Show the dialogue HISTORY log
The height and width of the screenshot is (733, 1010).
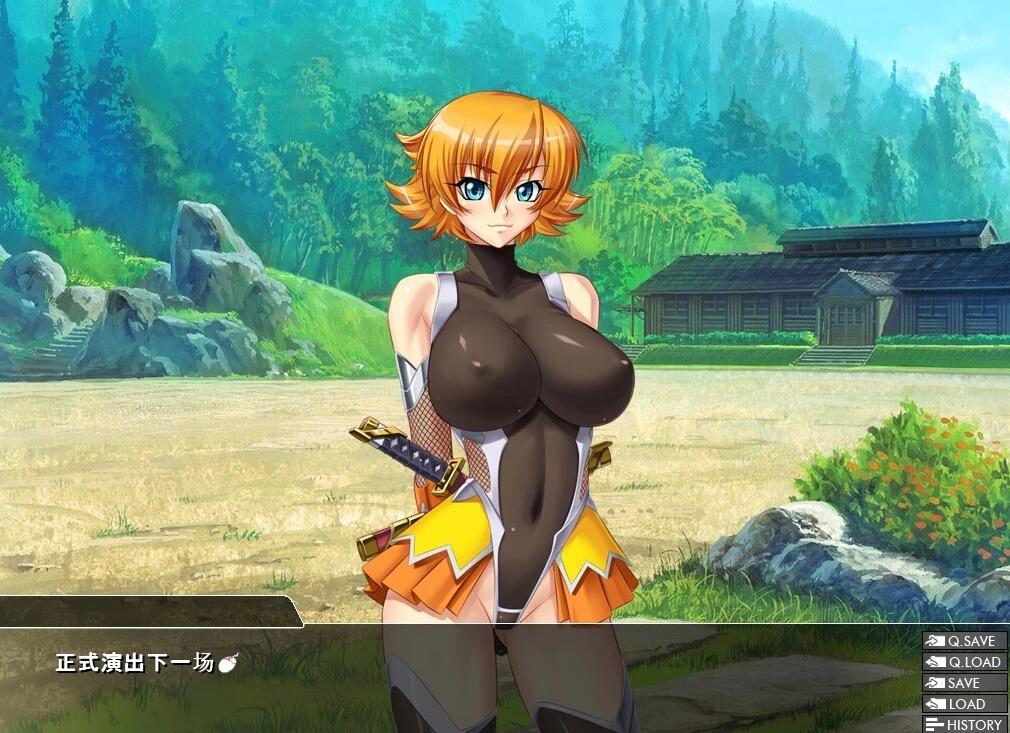[964, 724]
